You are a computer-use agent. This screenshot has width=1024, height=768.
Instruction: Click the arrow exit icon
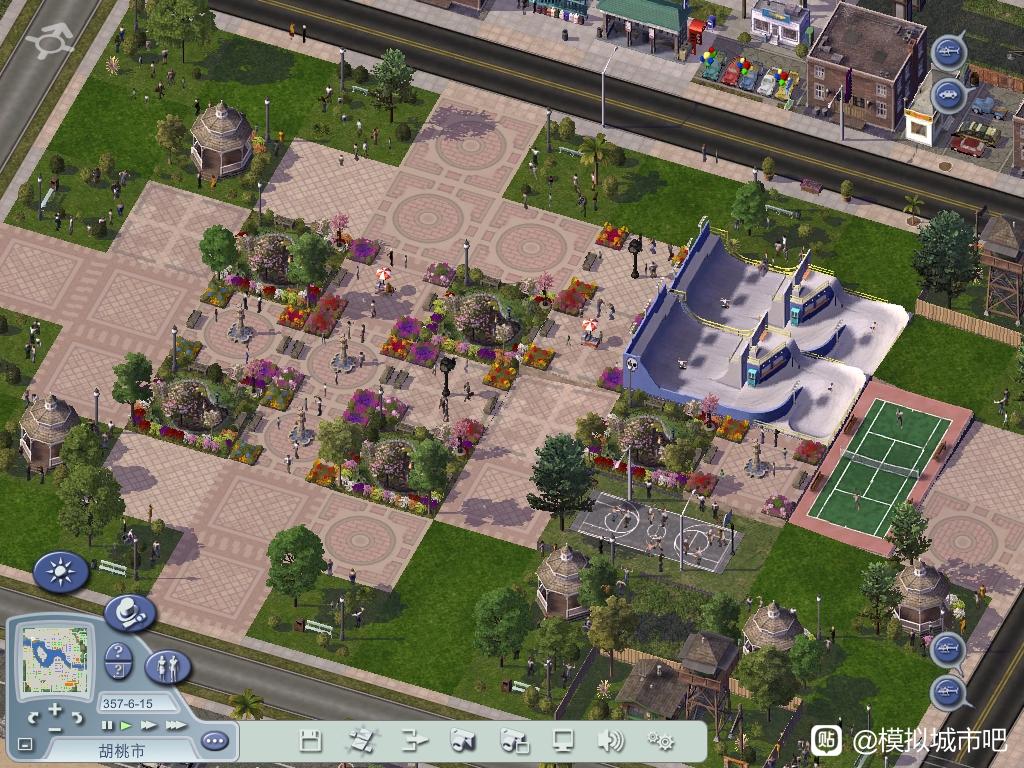click(413, 741)
